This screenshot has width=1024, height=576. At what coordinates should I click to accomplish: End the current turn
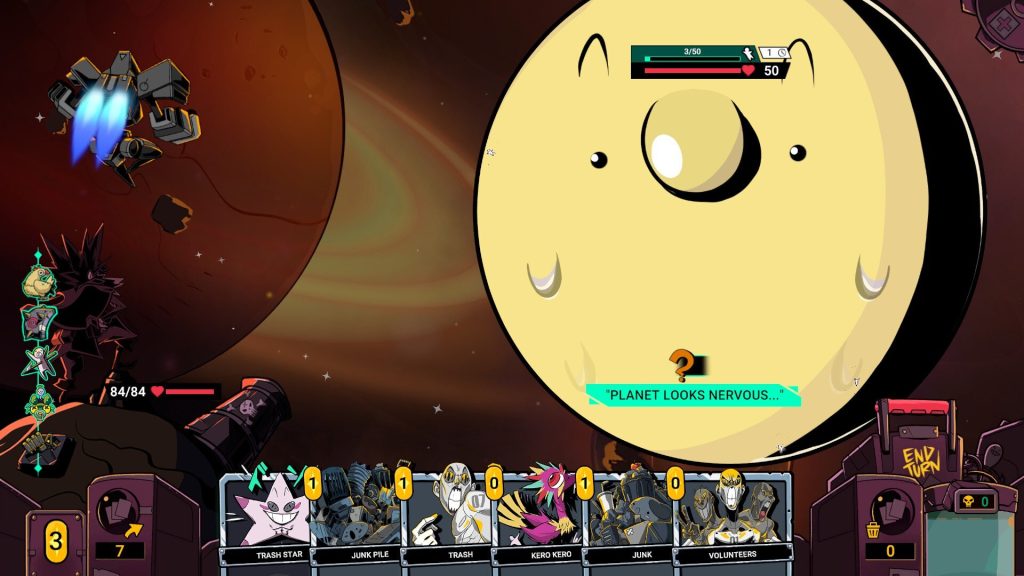920,464
